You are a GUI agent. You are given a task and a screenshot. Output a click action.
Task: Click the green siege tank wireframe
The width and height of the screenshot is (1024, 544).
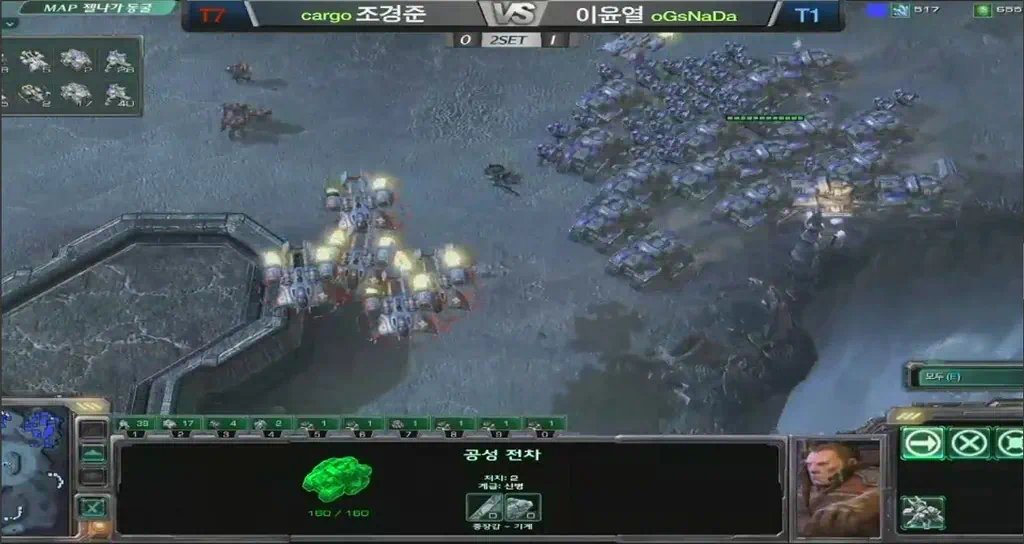[337, 477]
